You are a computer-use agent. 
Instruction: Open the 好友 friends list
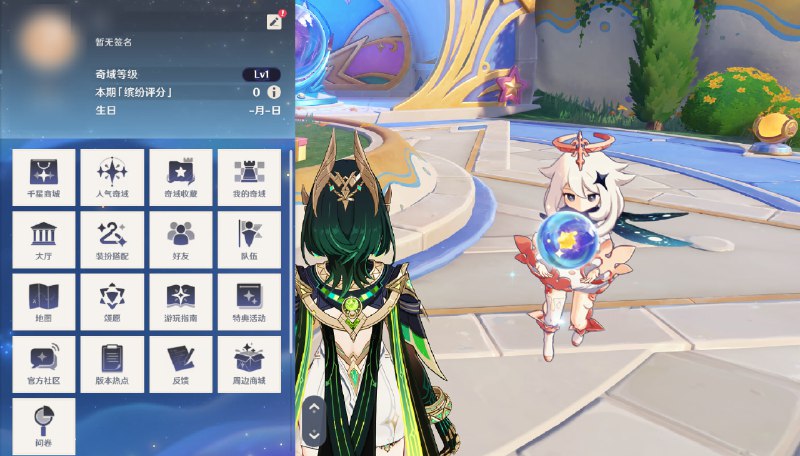[x=181, y=239]
